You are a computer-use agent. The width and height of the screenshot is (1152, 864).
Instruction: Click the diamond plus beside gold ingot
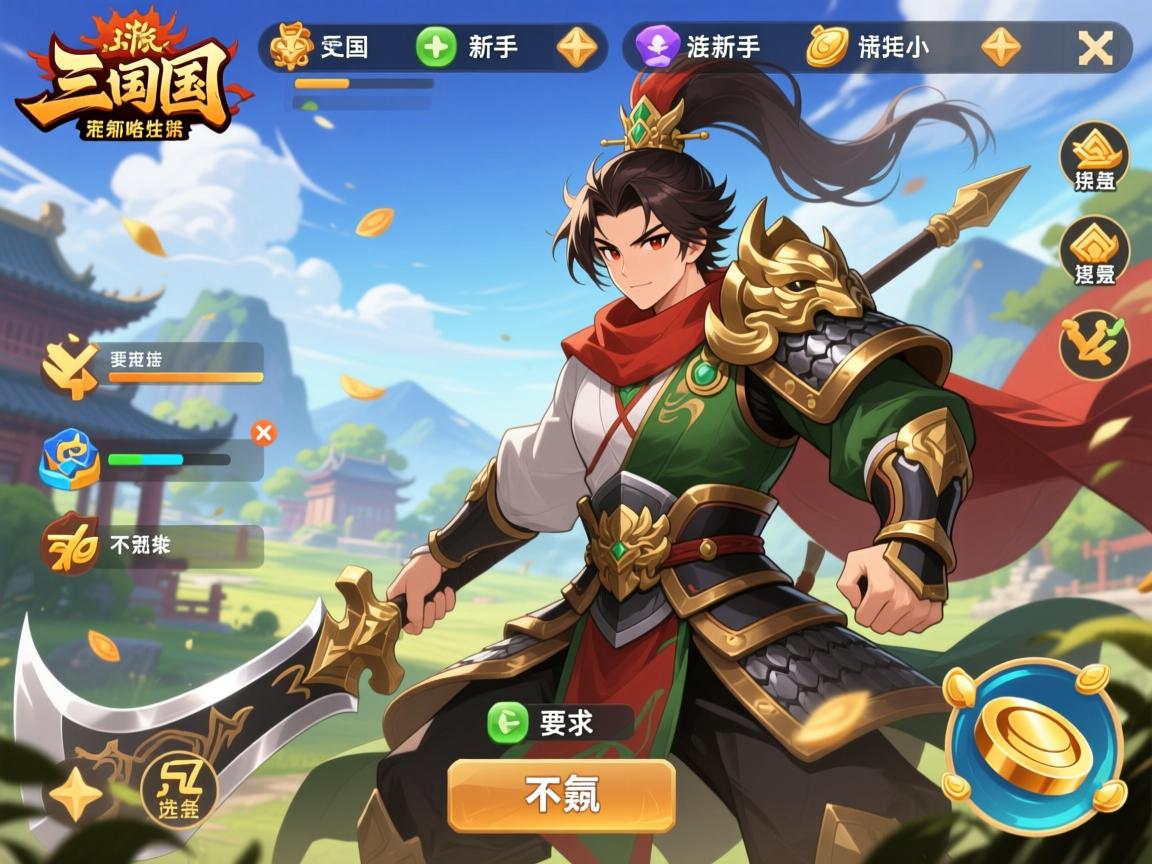pyautogui.click(x=1001, y=47)
